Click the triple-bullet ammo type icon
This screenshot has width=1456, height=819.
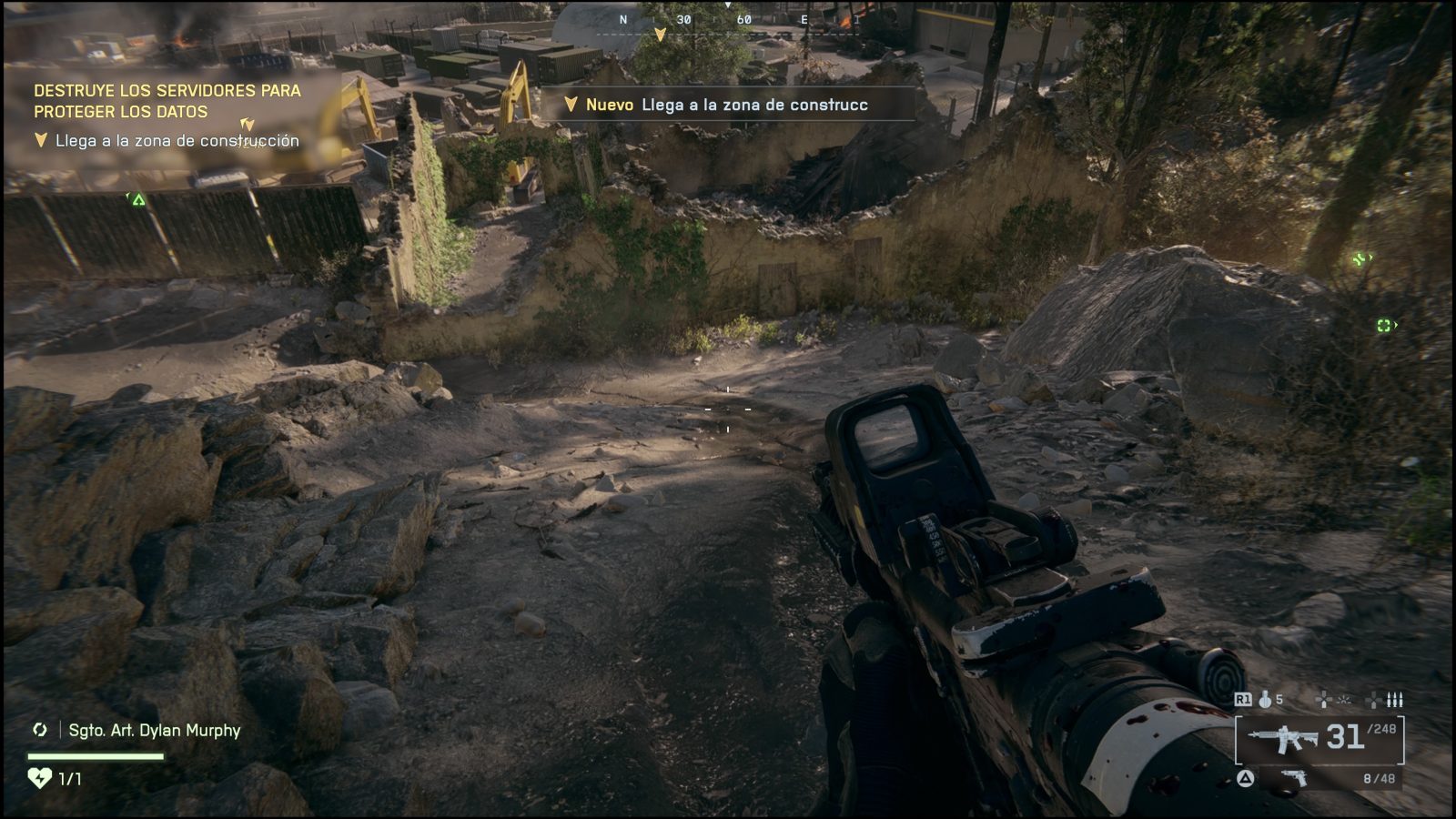pos(1394,699)
